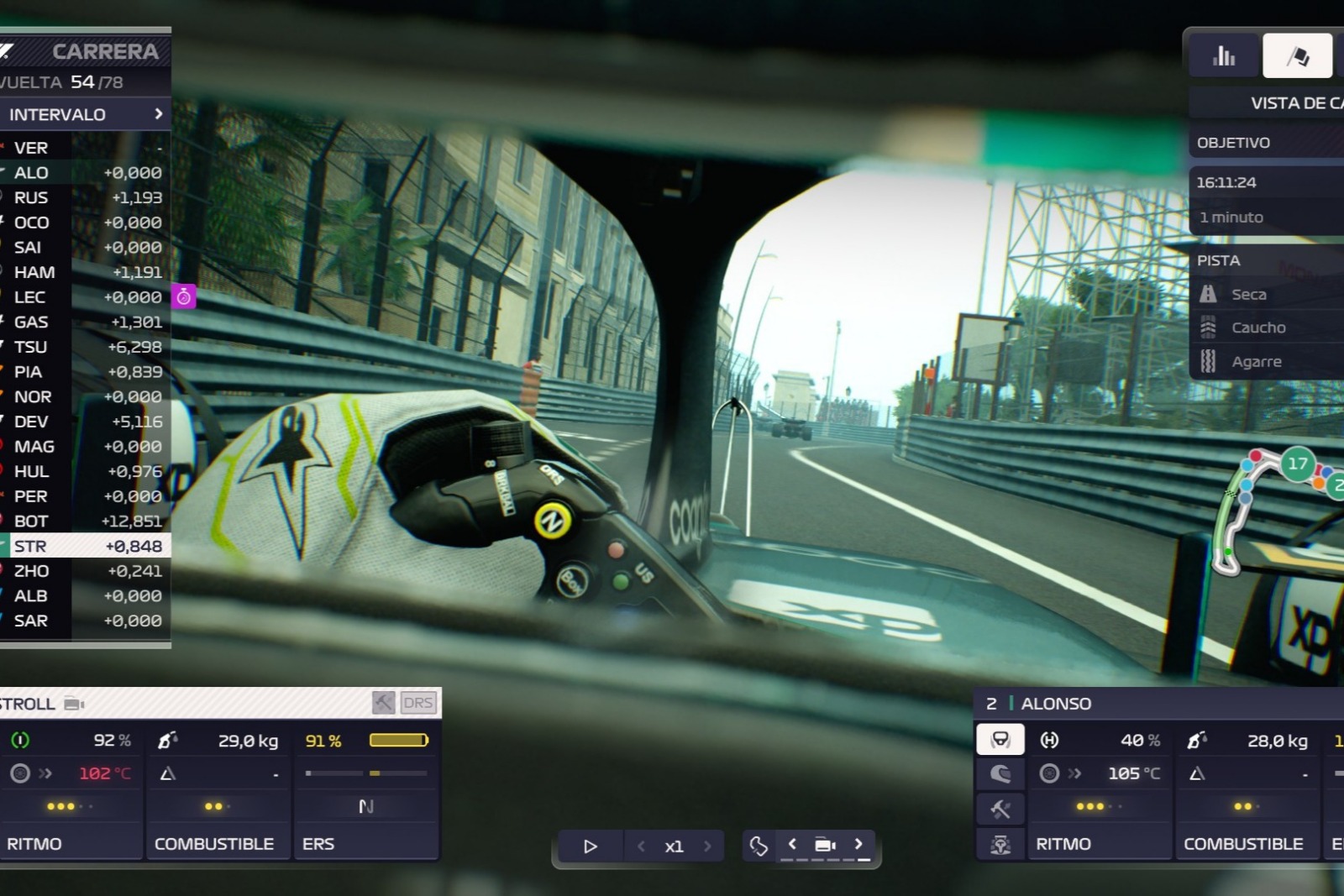This screenshot has height=896, width=1344.
Task: Open the bar chart statistics tab
Action: click(x=1224, y=56)
